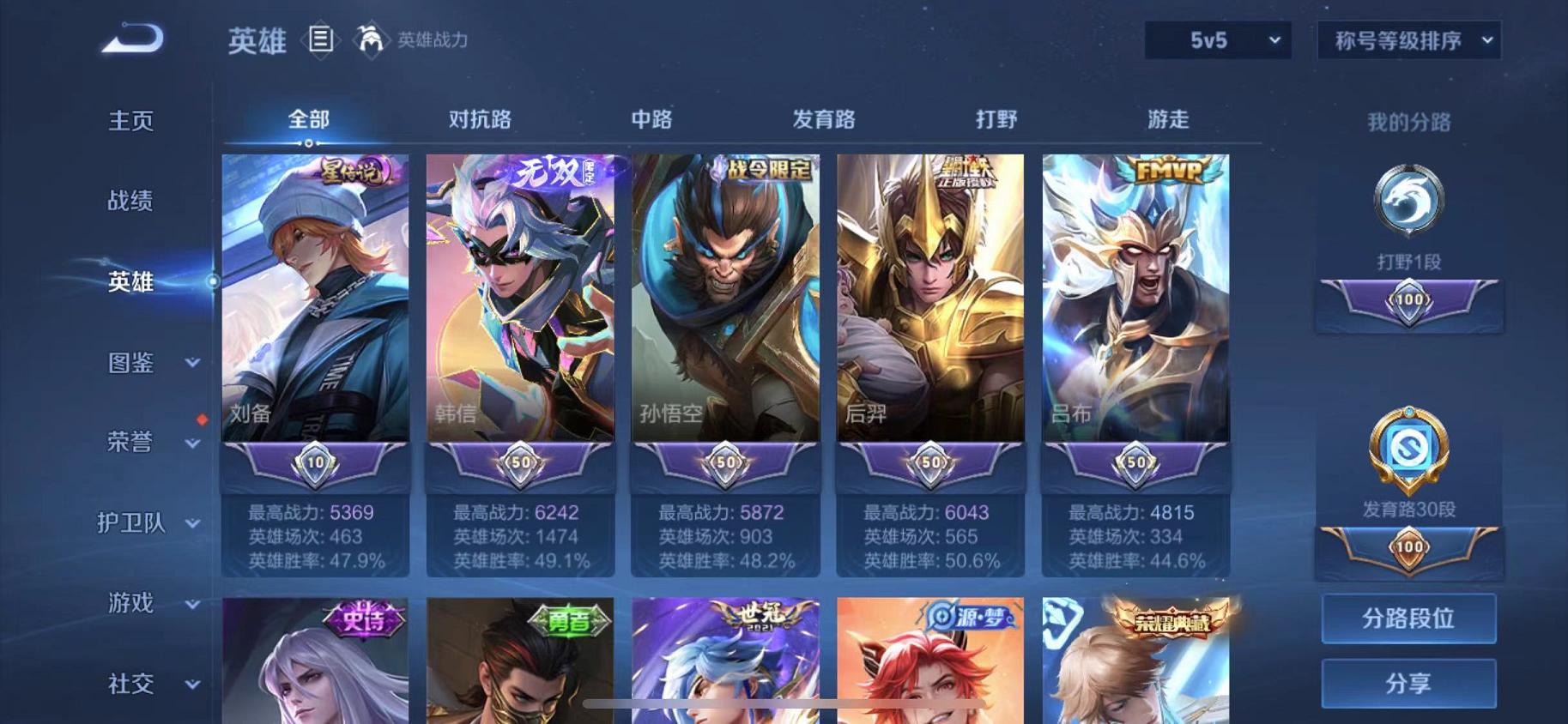Image resolution: width=1568 pixels, height=724 pixels.
Task: Select 主页 in the sidebar
Action: click(130, 121)
